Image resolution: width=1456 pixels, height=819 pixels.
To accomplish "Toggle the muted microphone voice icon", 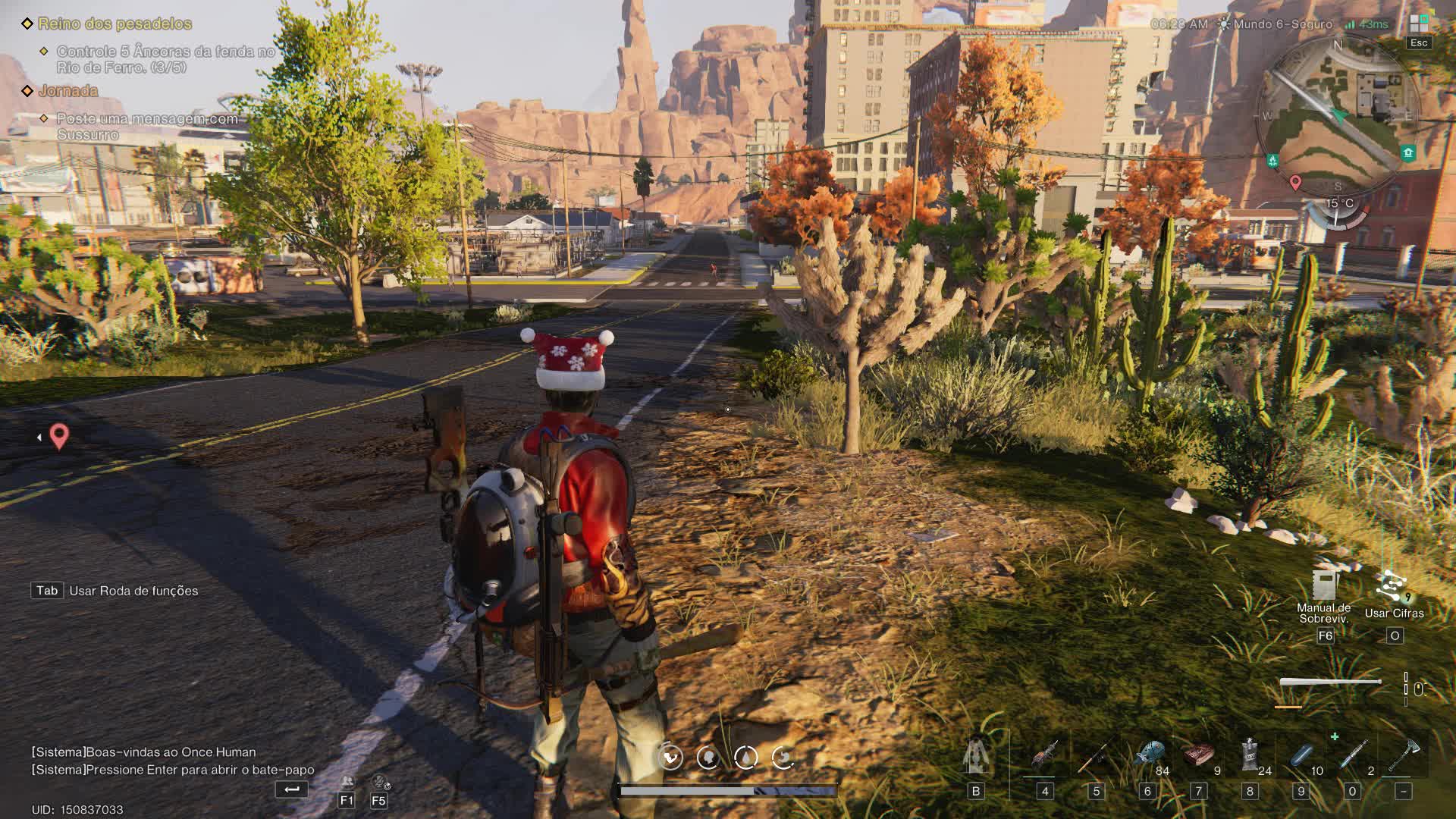I will [379, 782].
